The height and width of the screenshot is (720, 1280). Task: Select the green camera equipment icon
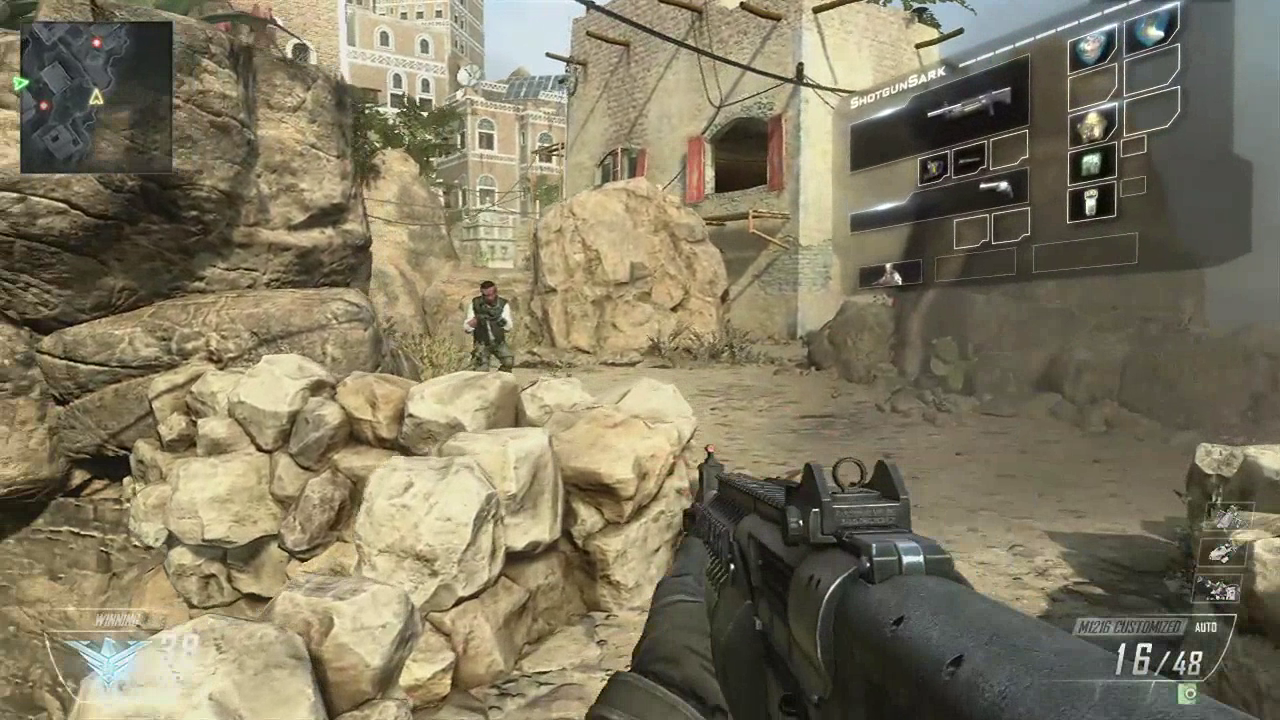pos(1188,693)
